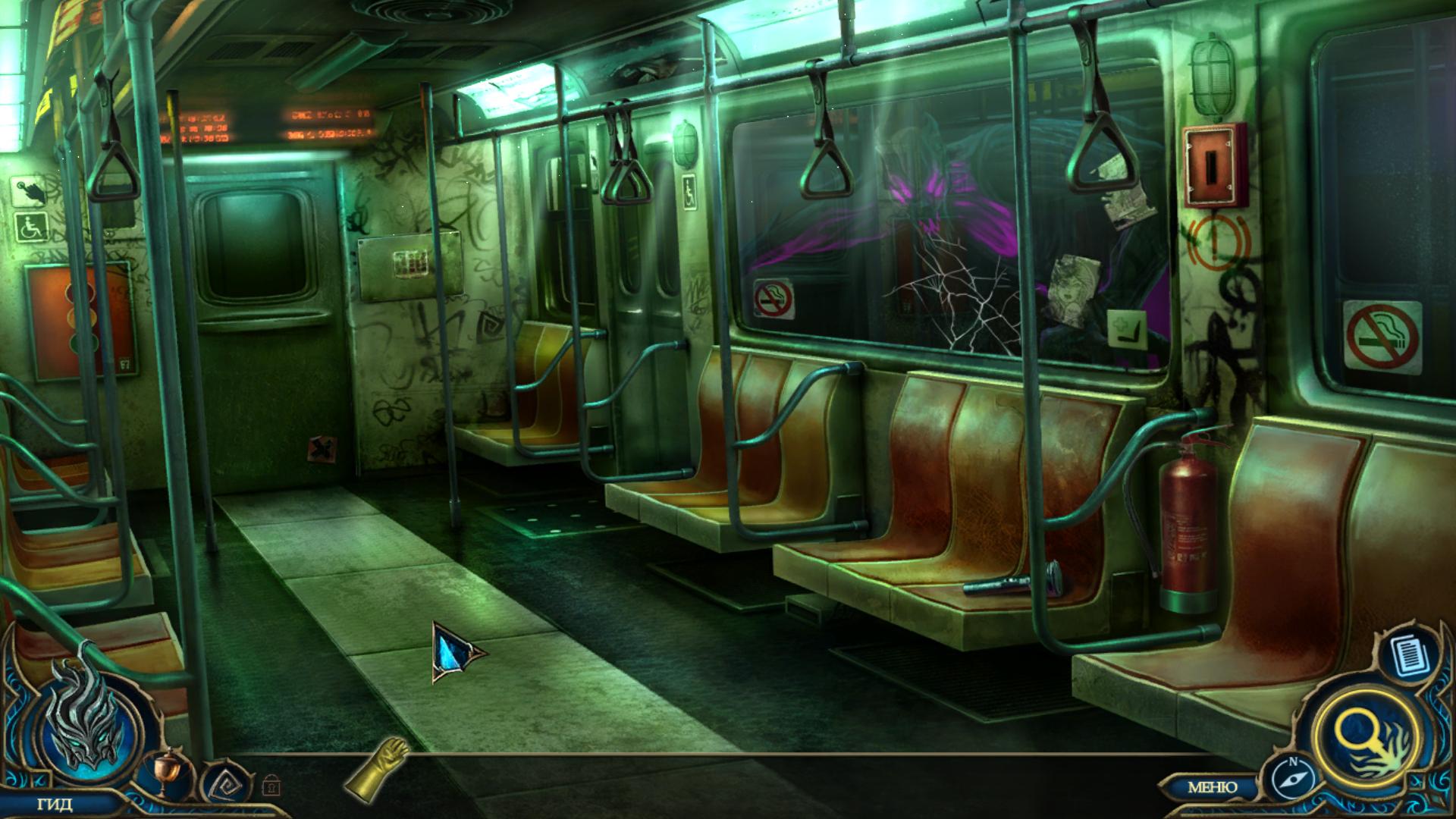This screenshot has height=819, width=1456.
Task: Open the МЕНЮ menu
Action: click(1212, 787)
